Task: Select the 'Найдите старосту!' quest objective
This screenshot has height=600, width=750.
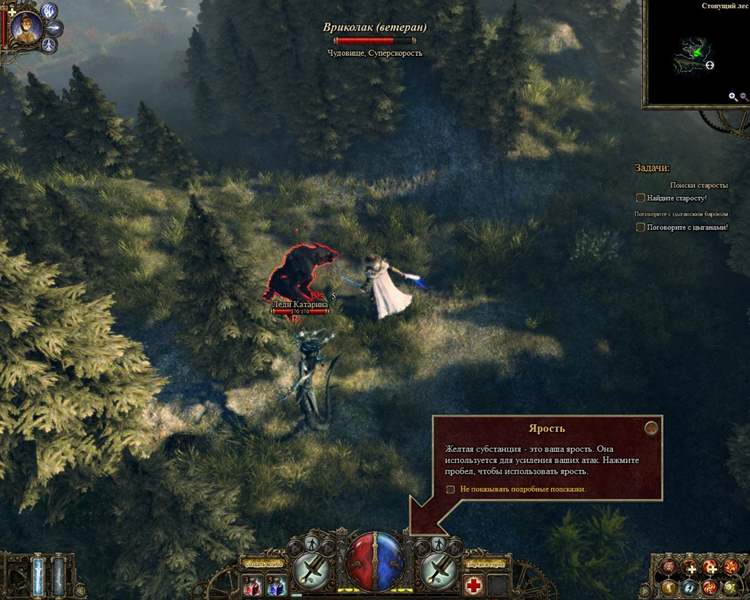Action: (641, 198)
